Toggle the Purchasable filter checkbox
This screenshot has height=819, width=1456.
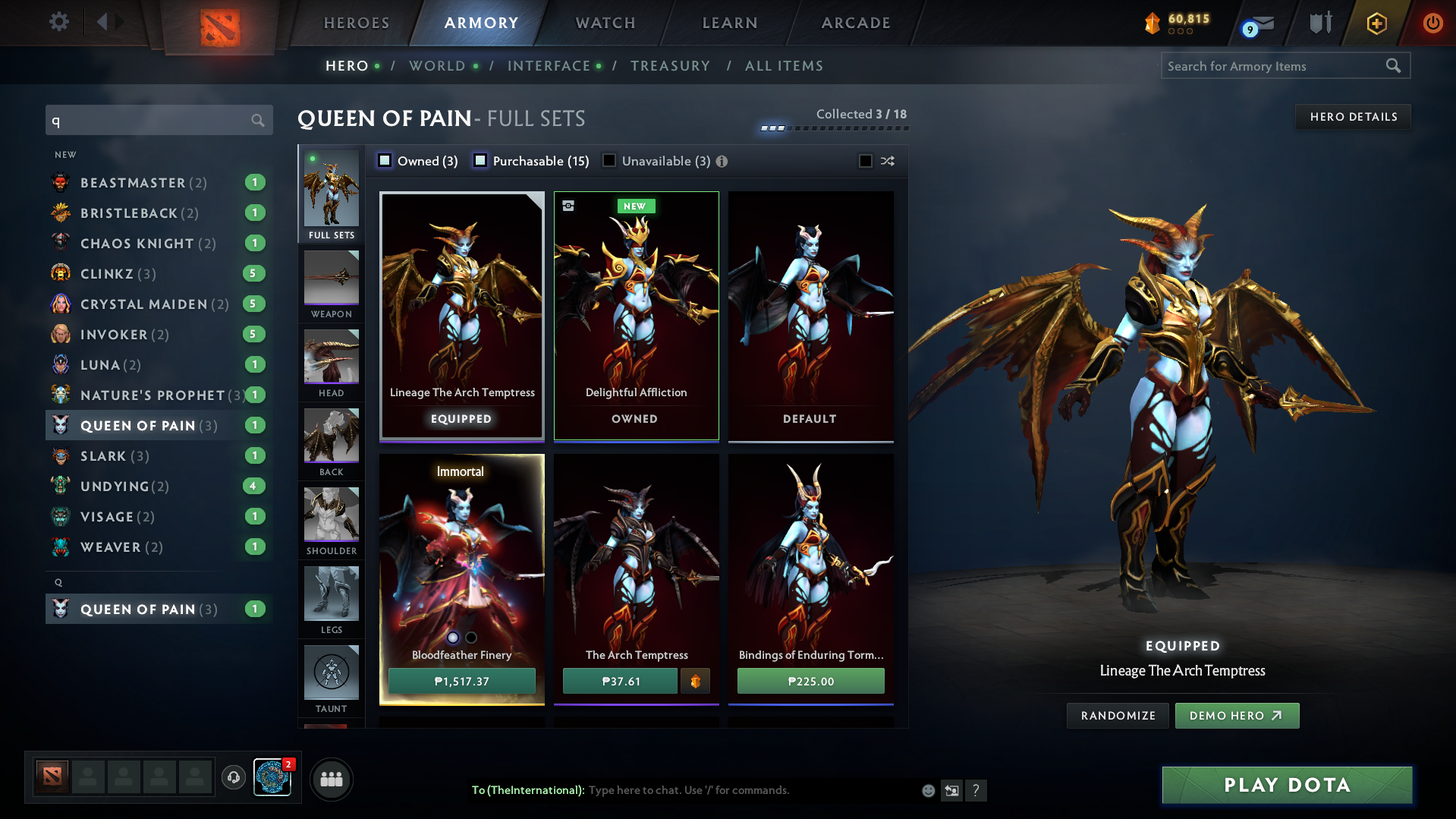point(480,161)
